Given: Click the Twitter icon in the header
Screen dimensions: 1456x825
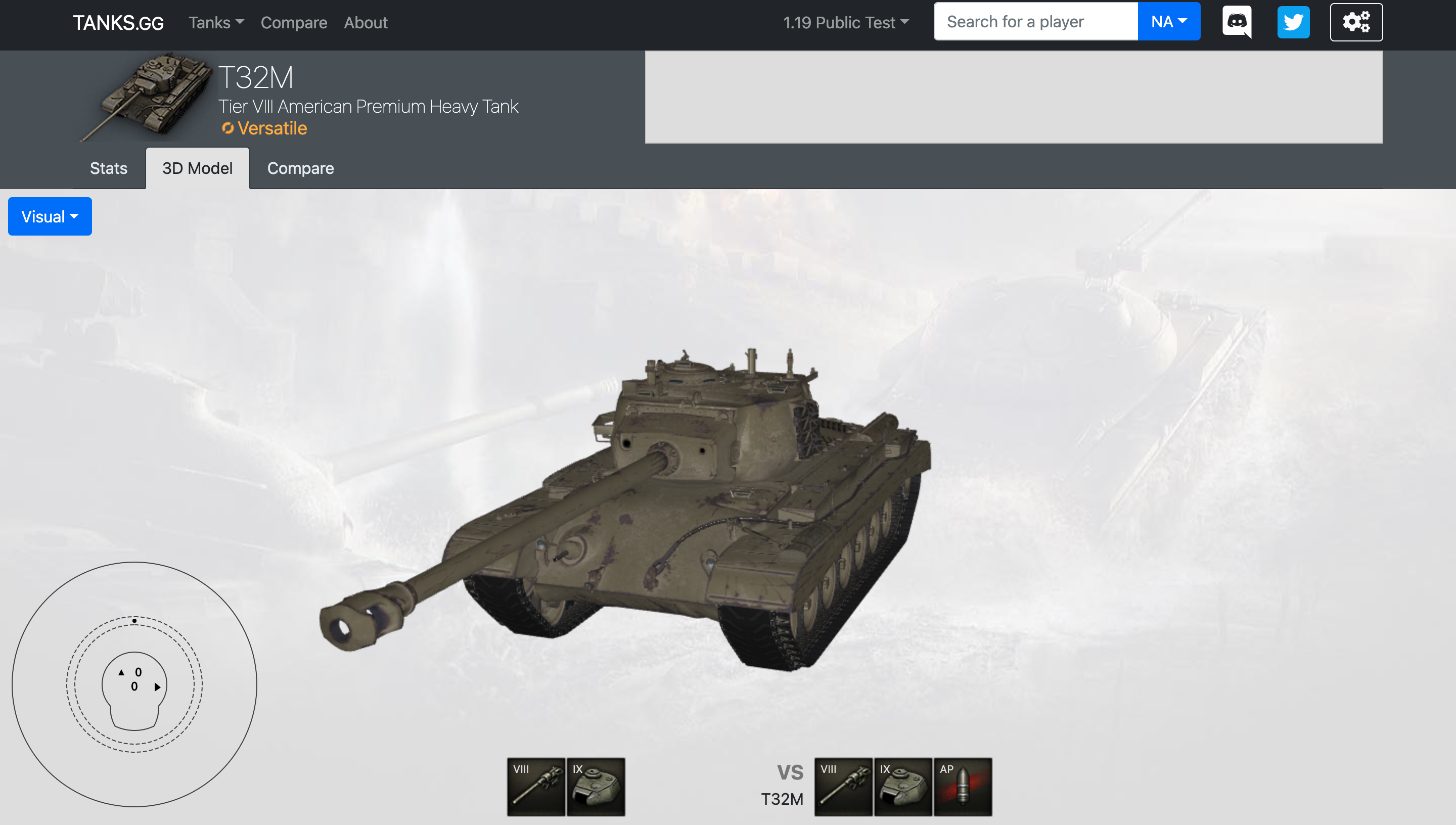Looking at the screenshot, I should coord(1294,22).
